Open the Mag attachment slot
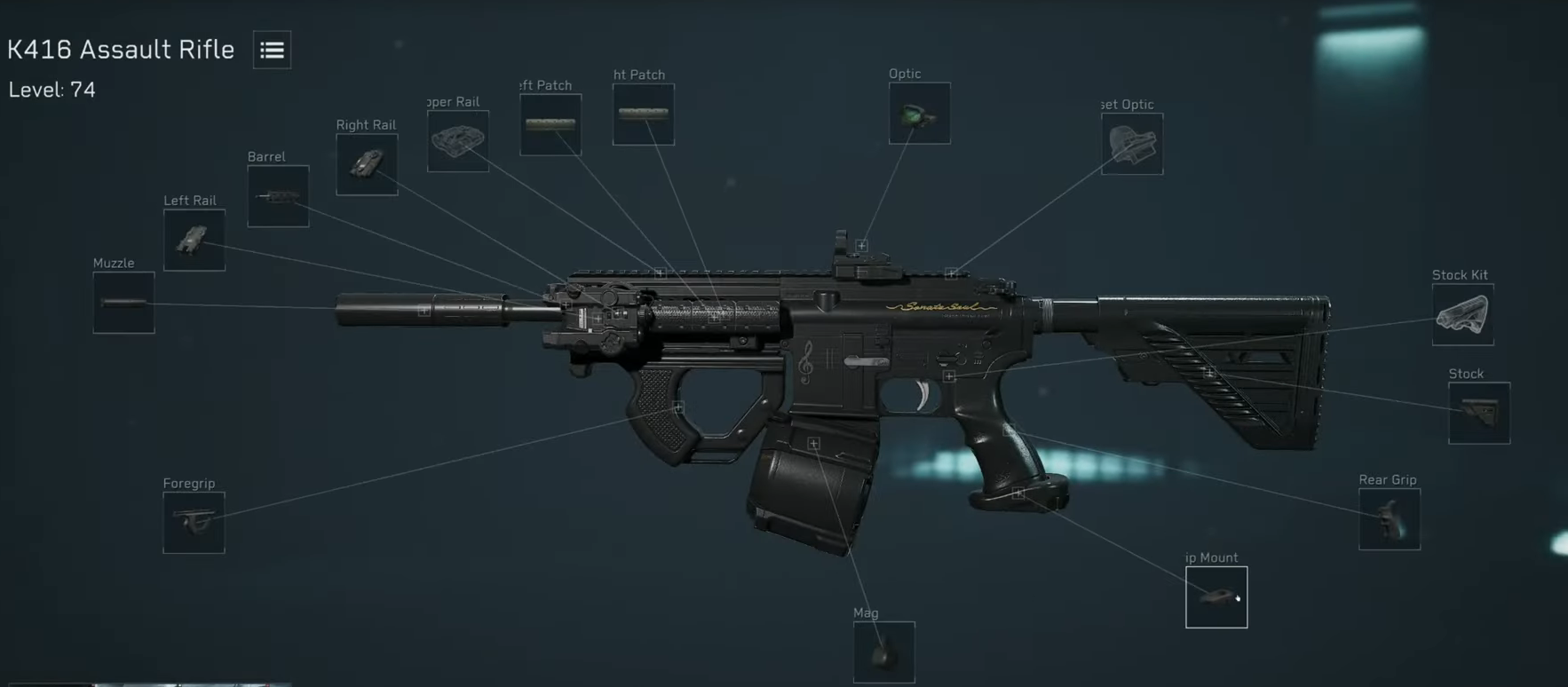Screen dimensions: 1568x687 tap(883, 651)
